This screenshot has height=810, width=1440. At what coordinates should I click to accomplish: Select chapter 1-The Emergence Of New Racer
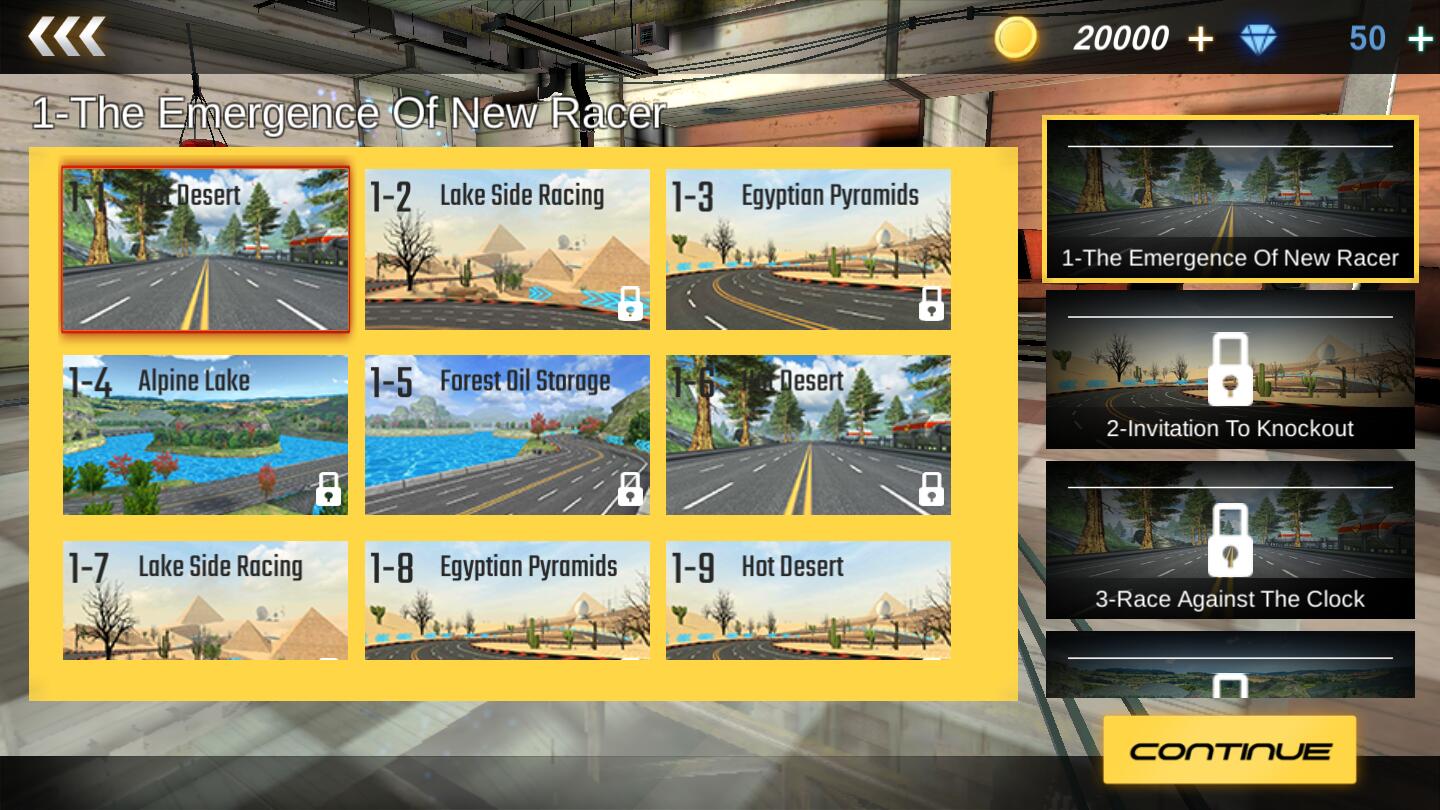point(1230,199)
